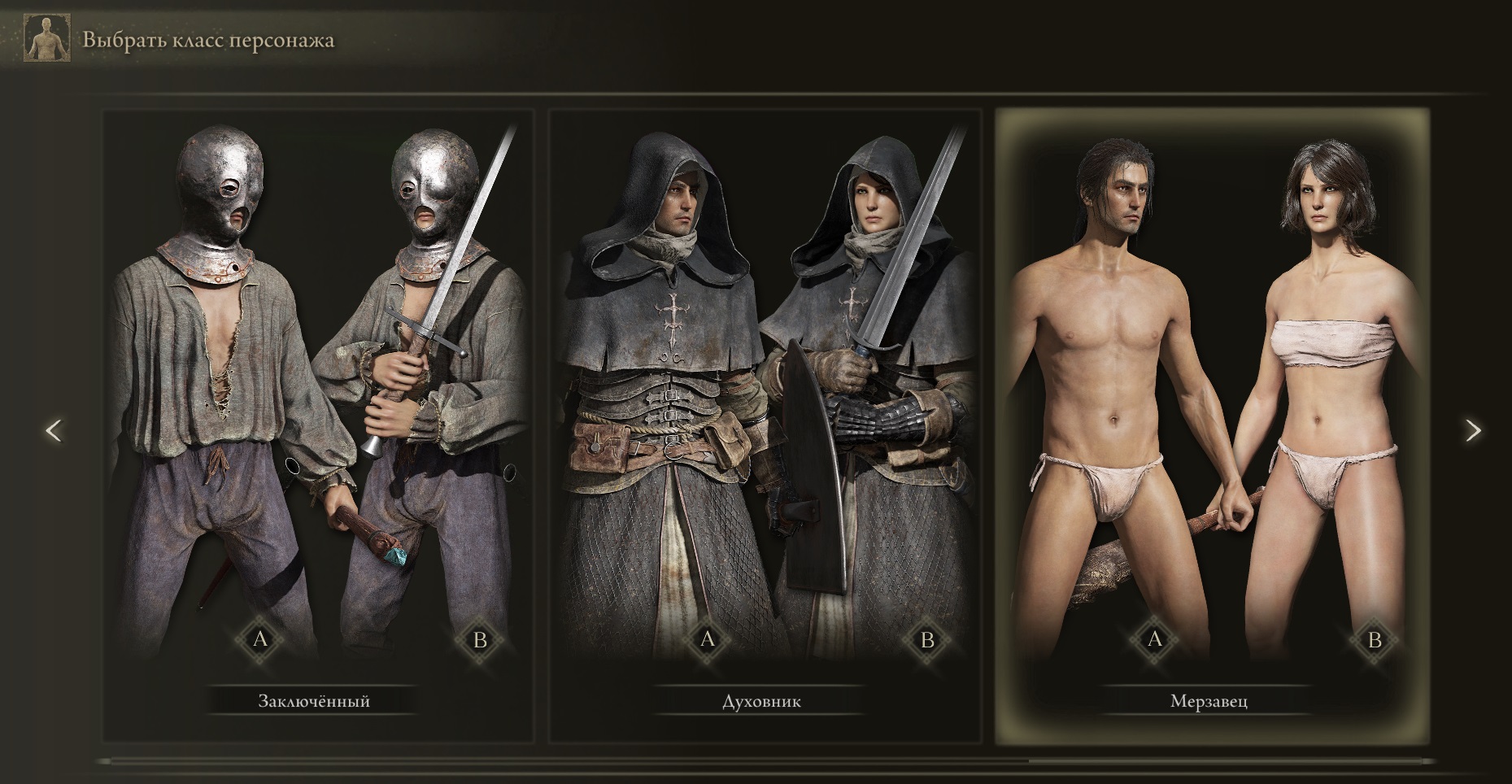This screenshot has width=1512, height=784.
Task: Select body type B for Заключённый
Action: point(480,639)
